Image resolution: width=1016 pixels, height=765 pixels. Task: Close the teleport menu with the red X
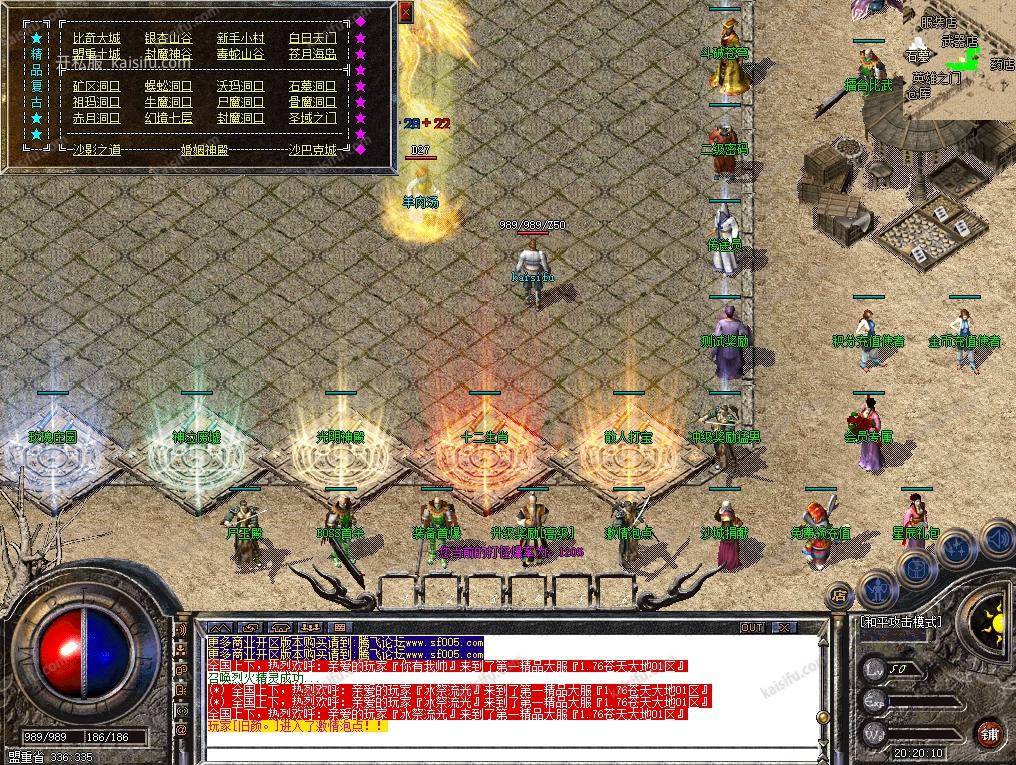pyautogui.click(x=405, y=13)
